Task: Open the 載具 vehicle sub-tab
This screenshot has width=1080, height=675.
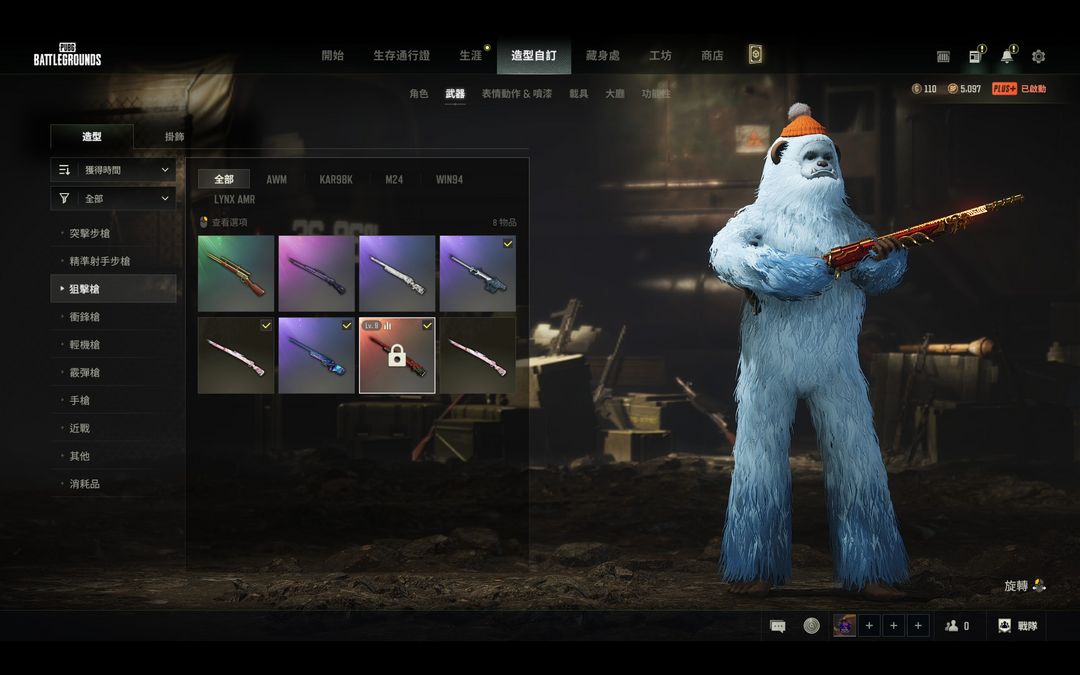Action: 579,94
